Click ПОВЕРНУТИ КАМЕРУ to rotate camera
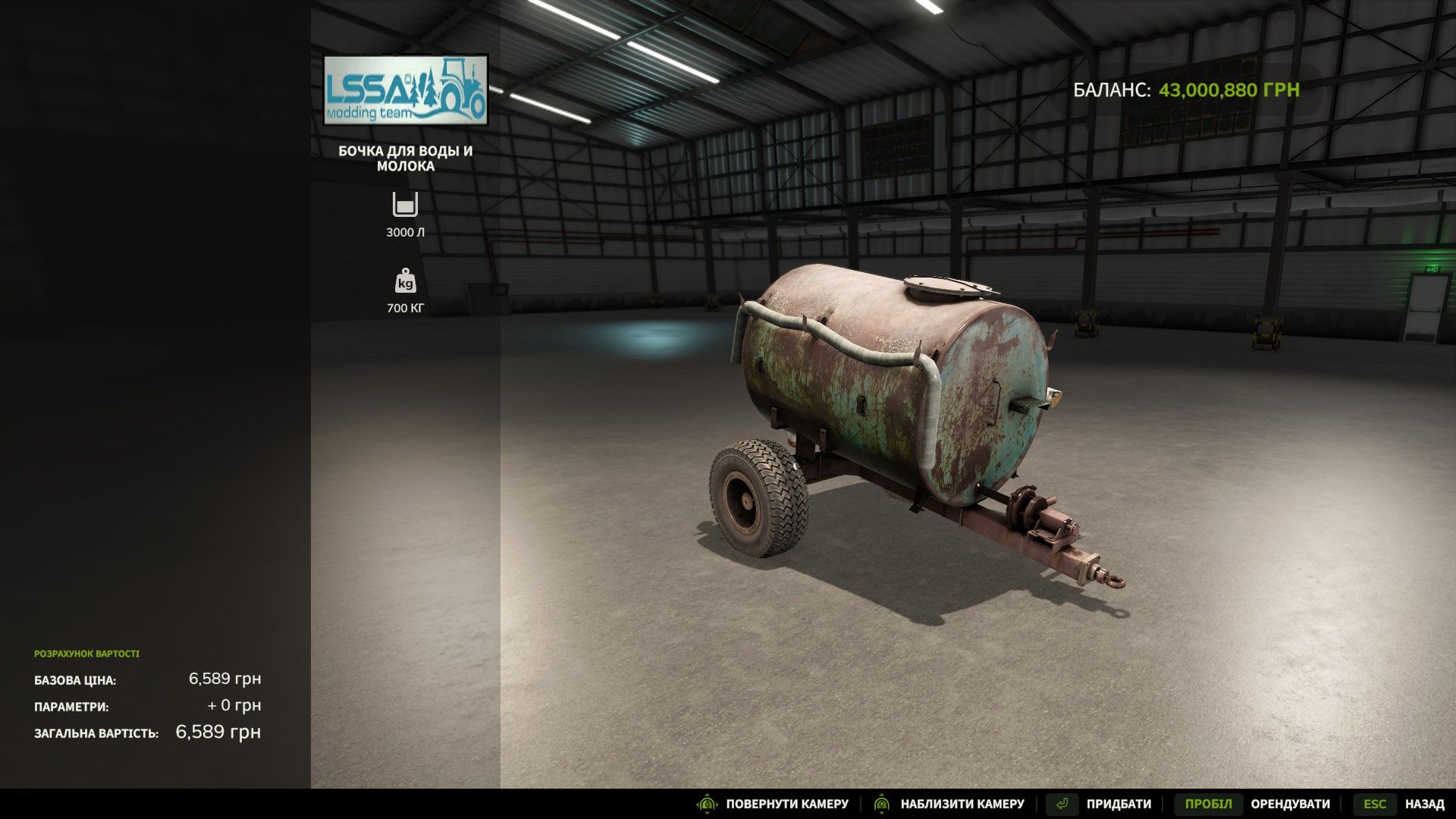Image resolution: width=1456 pixels, height=819 pixels. point(786,803)
